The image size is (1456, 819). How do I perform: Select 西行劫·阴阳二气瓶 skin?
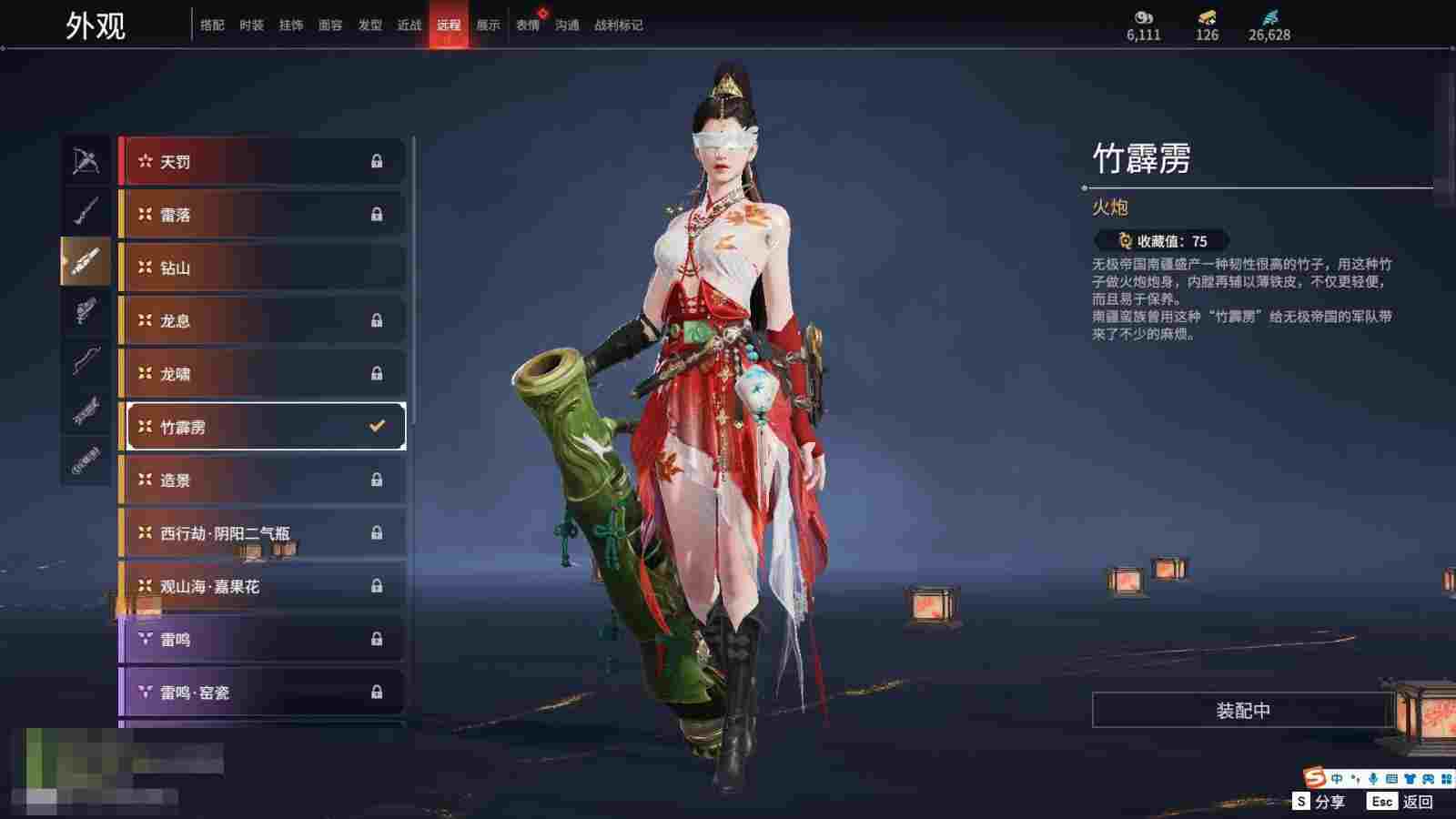(262, 533)
